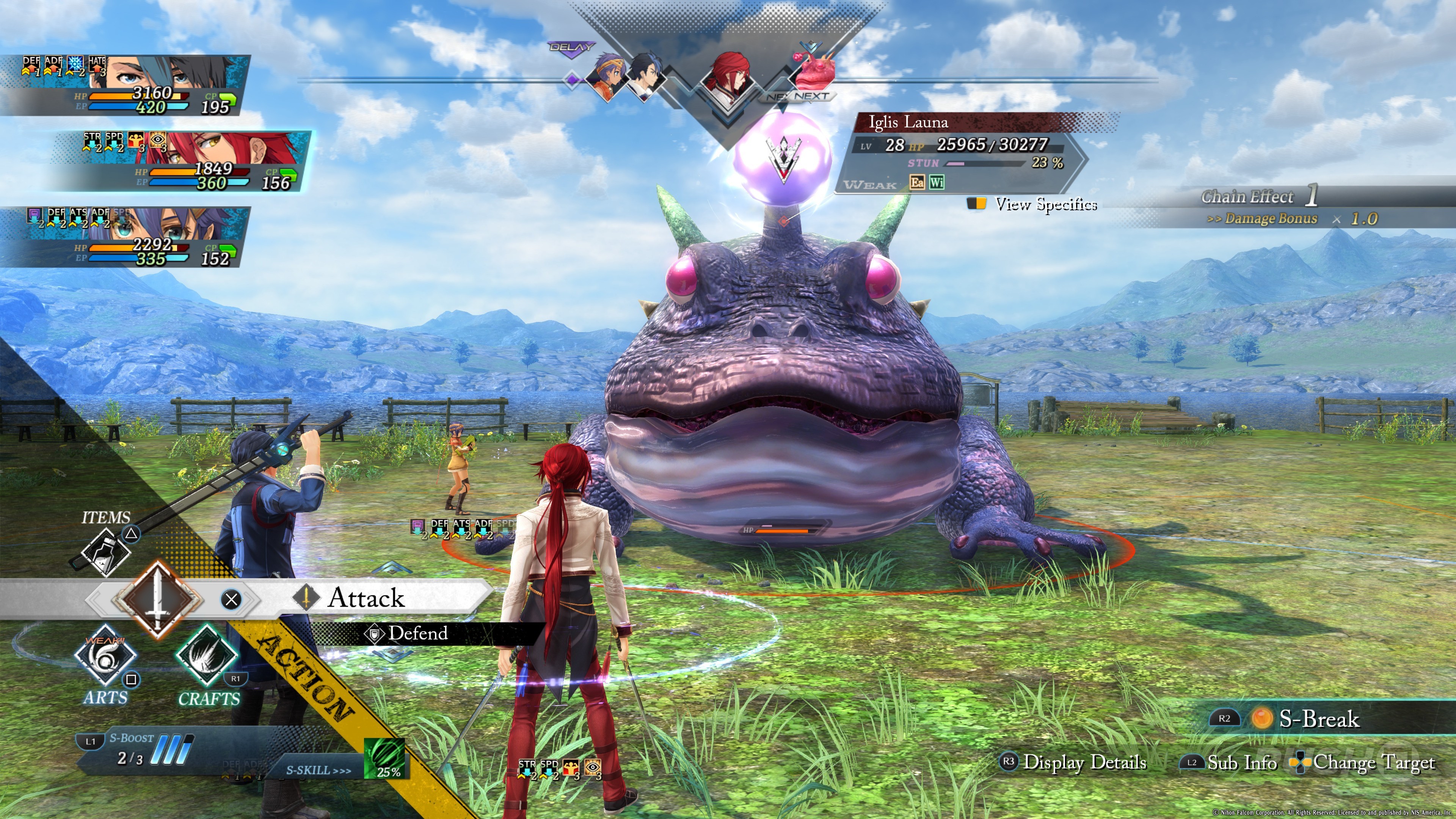Screen dimensions: 1456x819
Task: Trigger the S-Skill green slash icon
Action: [384, 758]
